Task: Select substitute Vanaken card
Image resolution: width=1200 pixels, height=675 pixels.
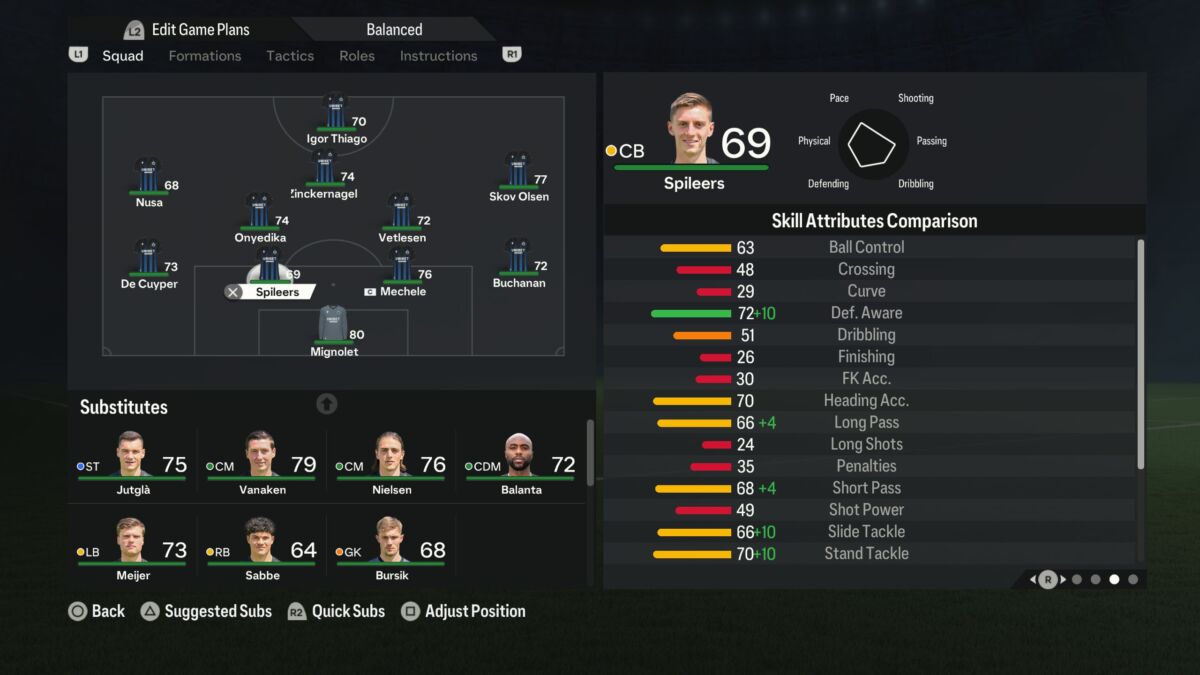Action: point(262,464)
